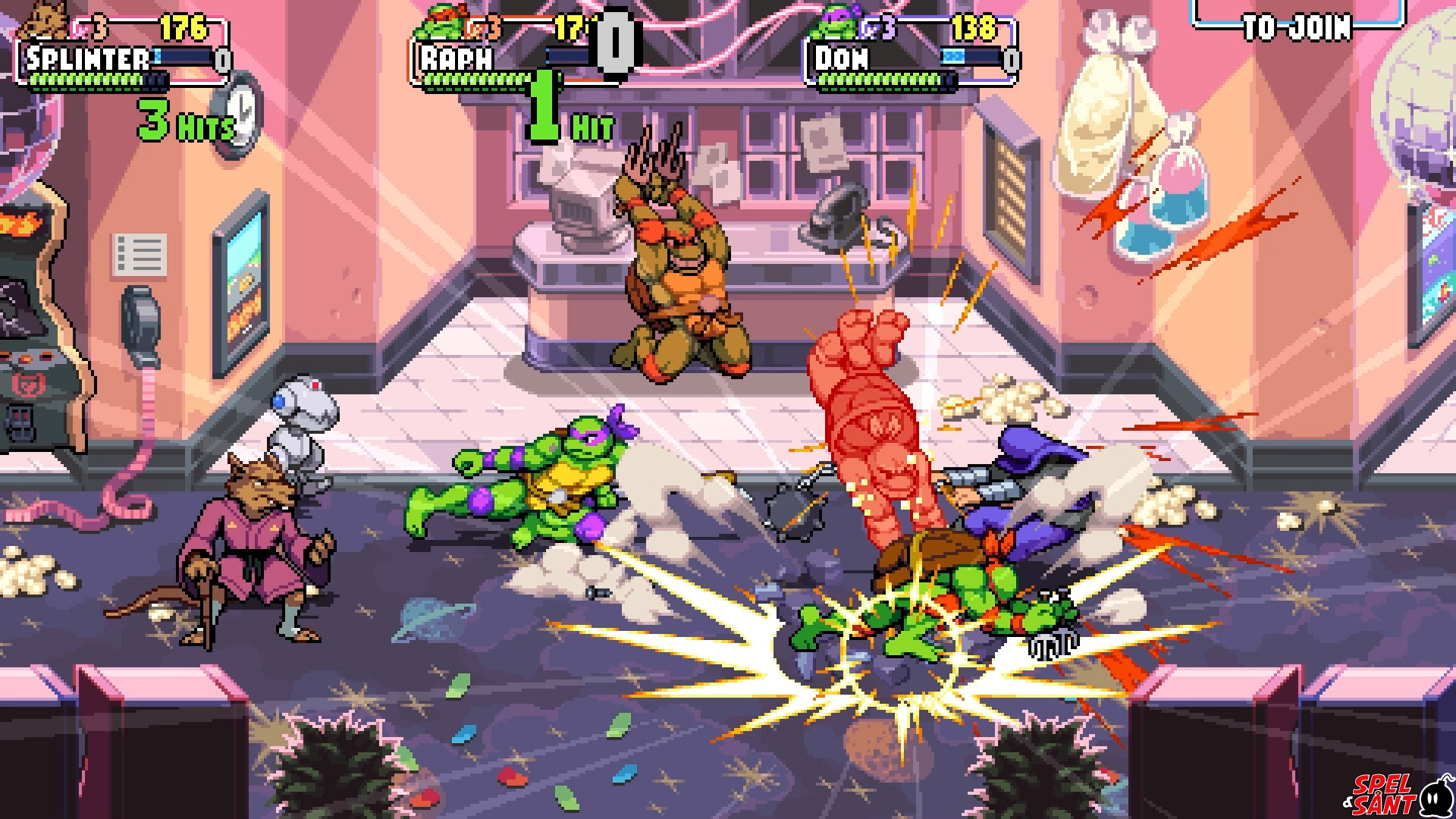Click the empty player slot labeled To Join
This screenshot has width=1456, height=819.
[x=1297, y=24]
